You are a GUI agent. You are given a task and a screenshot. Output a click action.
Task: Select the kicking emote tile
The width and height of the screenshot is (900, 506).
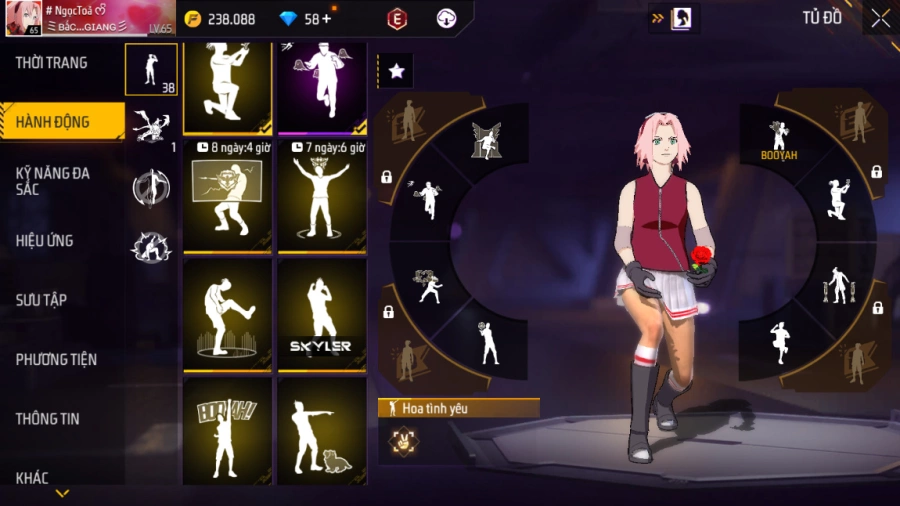point(227,315)
